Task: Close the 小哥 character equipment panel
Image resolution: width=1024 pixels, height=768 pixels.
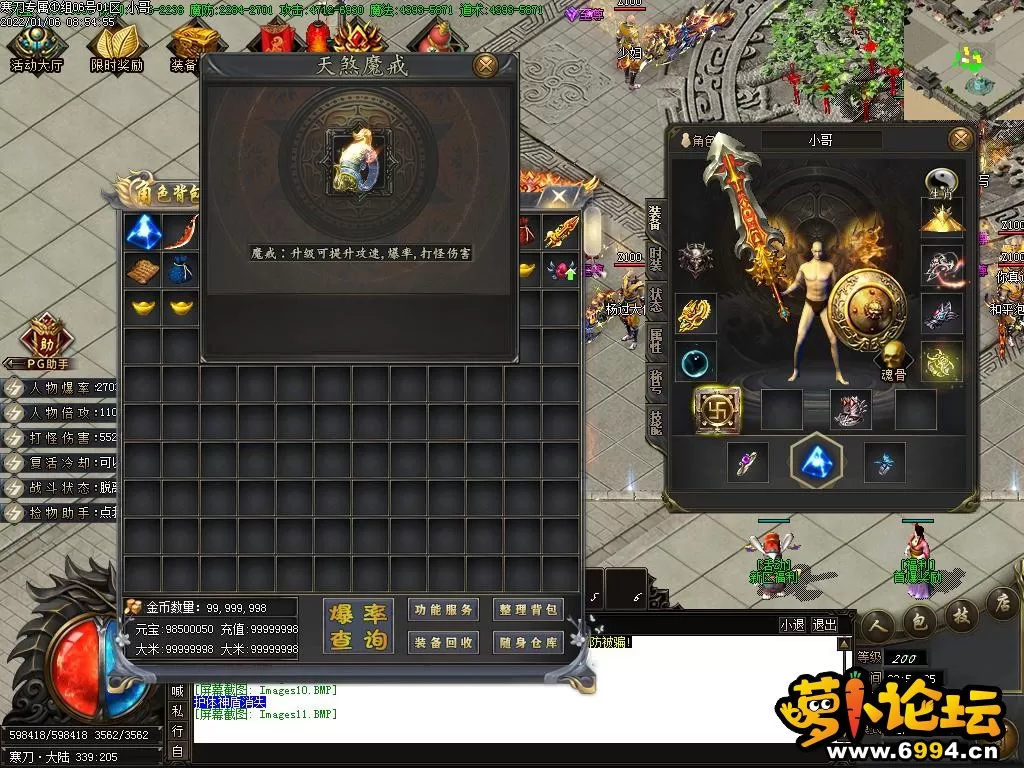Action: point(960,139)
